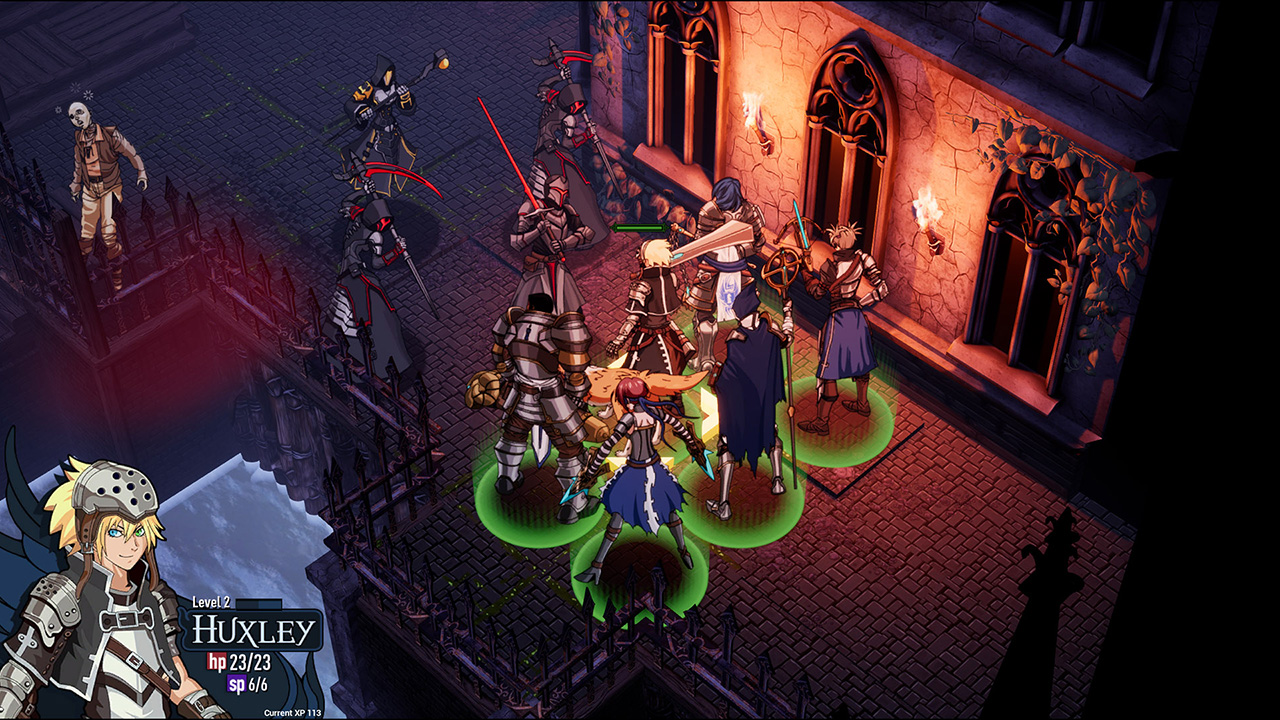
Task: Choose the red-haired girl in blue skirt
Action: click(x=640, y=470)
